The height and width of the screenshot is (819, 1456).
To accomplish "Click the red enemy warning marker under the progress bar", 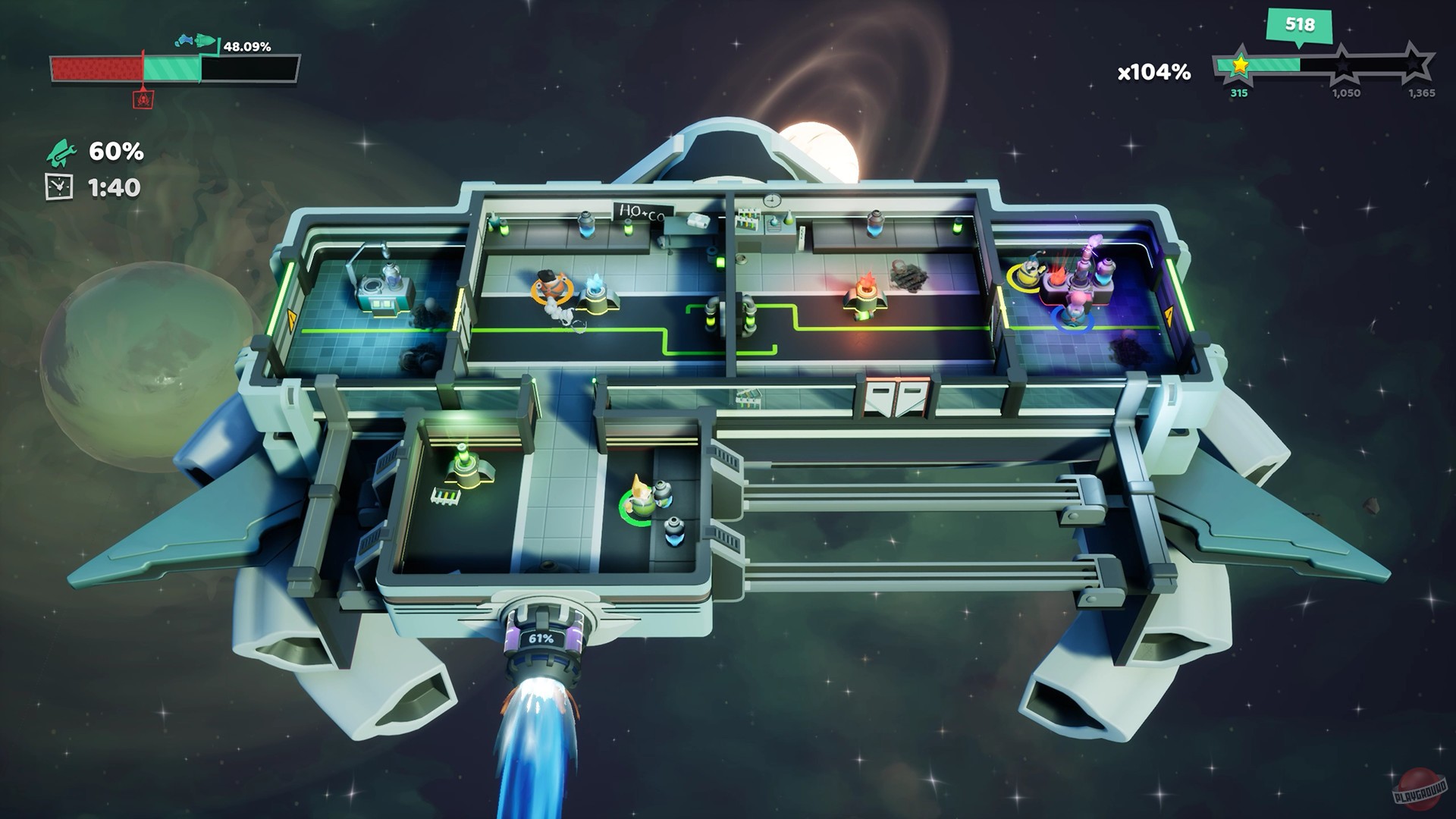I will pos(143,99).
